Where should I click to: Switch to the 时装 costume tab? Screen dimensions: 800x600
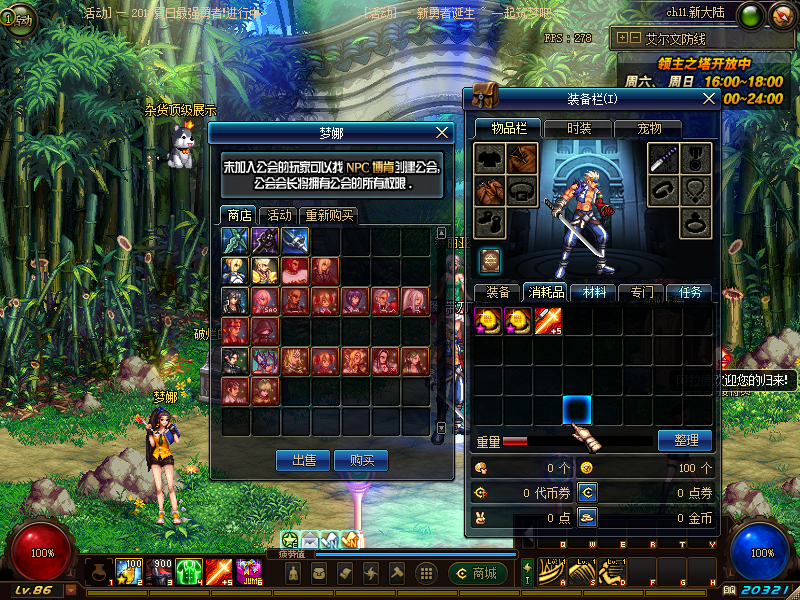pyautogui.click(x=578, y=128)
